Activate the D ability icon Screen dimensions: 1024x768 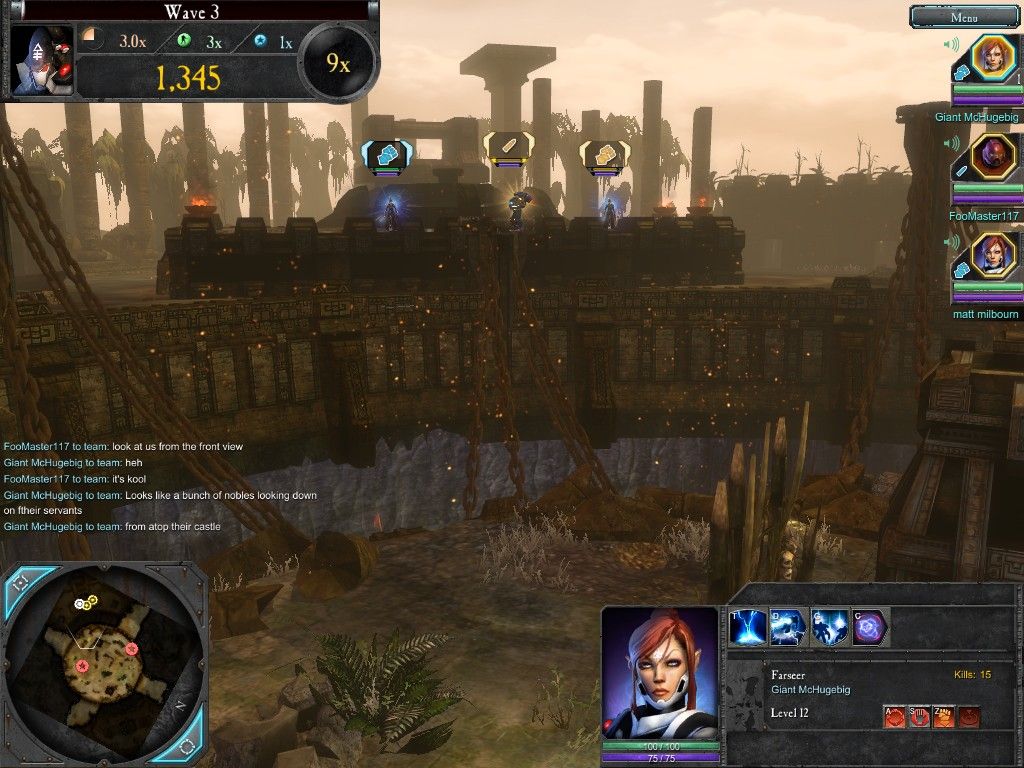[x=789, y=627]
